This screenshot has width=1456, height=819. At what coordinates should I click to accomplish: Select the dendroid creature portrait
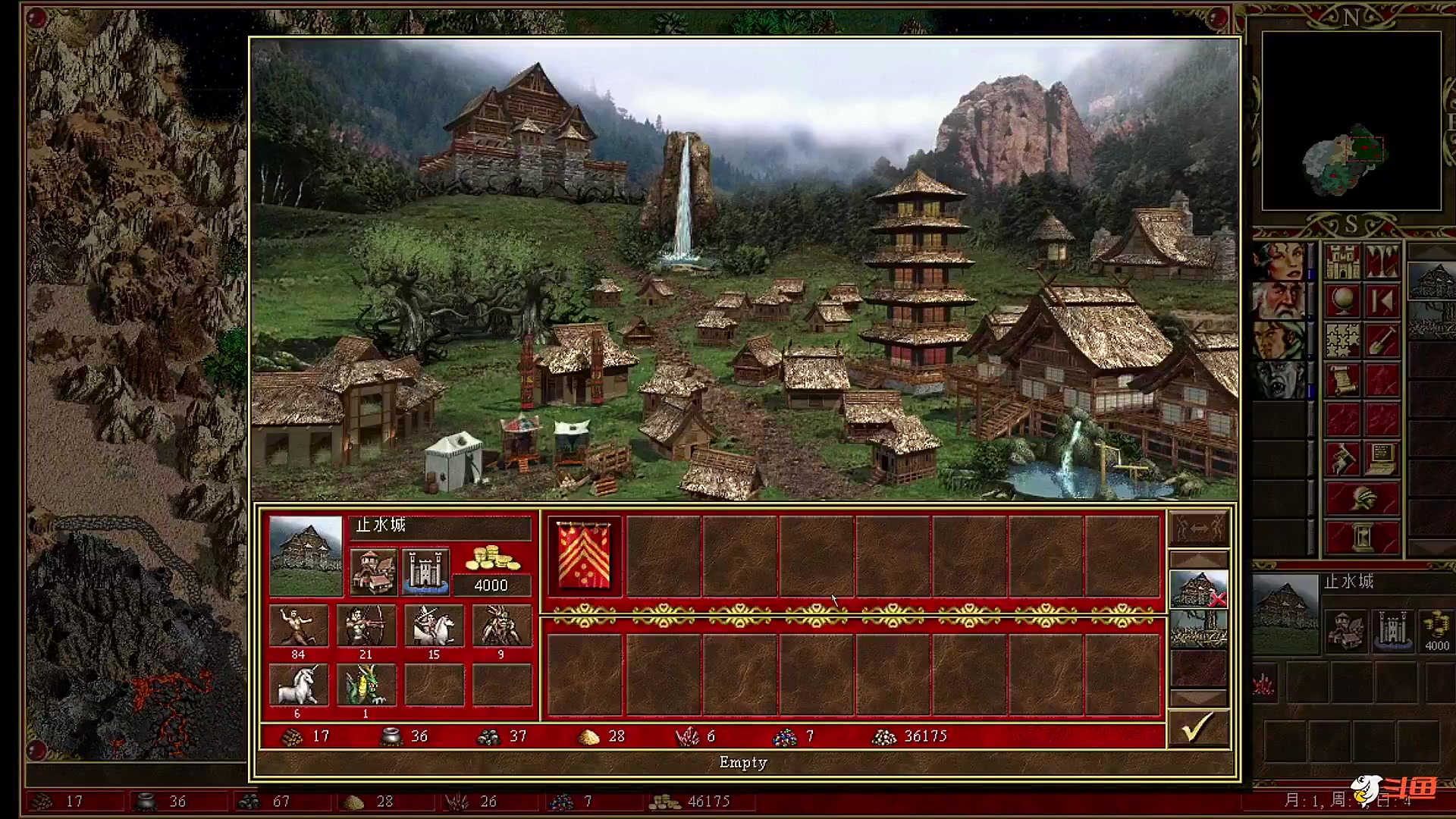(500, 626)
